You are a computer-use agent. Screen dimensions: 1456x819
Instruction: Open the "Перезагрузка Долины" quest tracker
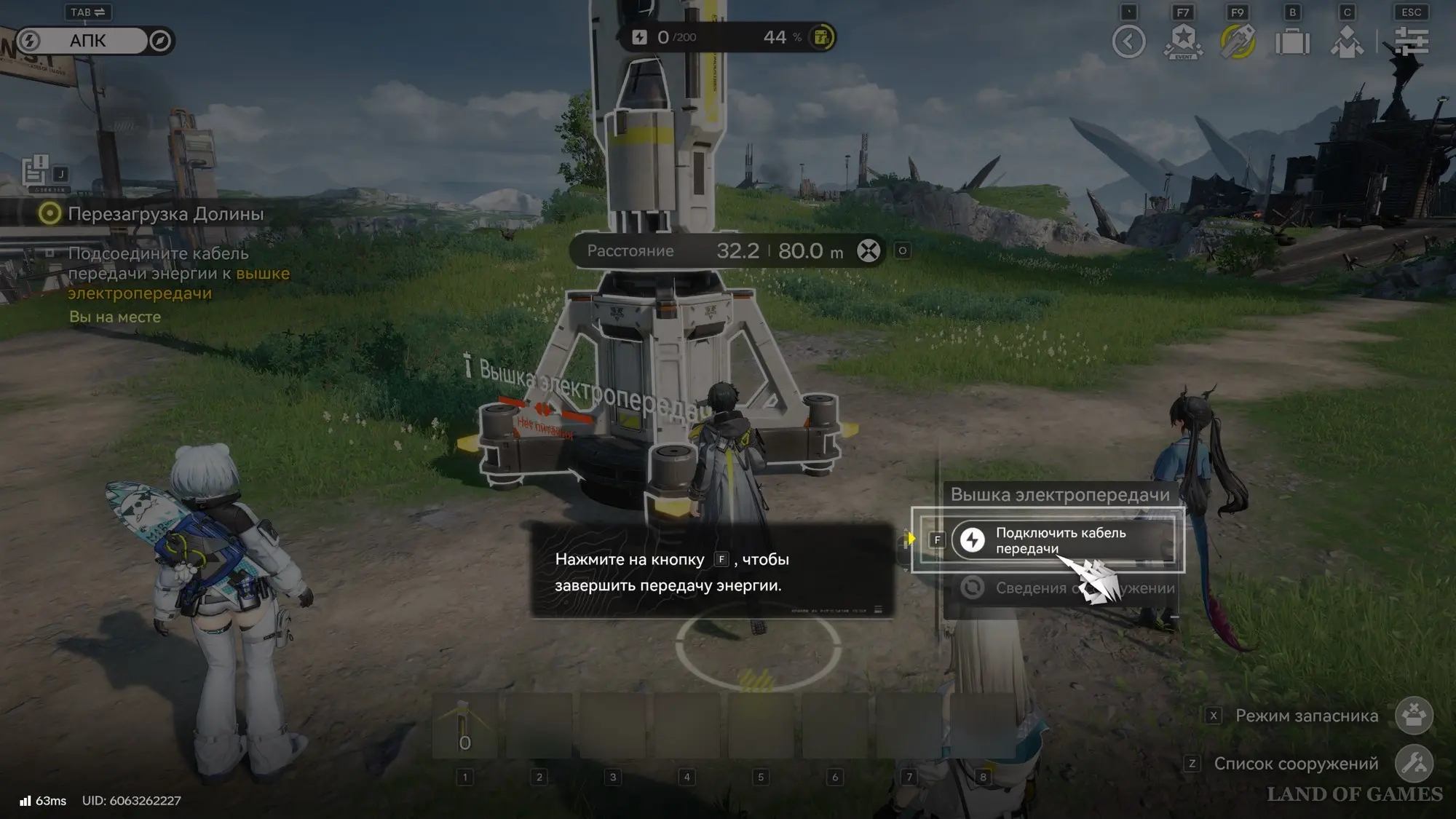165,214
